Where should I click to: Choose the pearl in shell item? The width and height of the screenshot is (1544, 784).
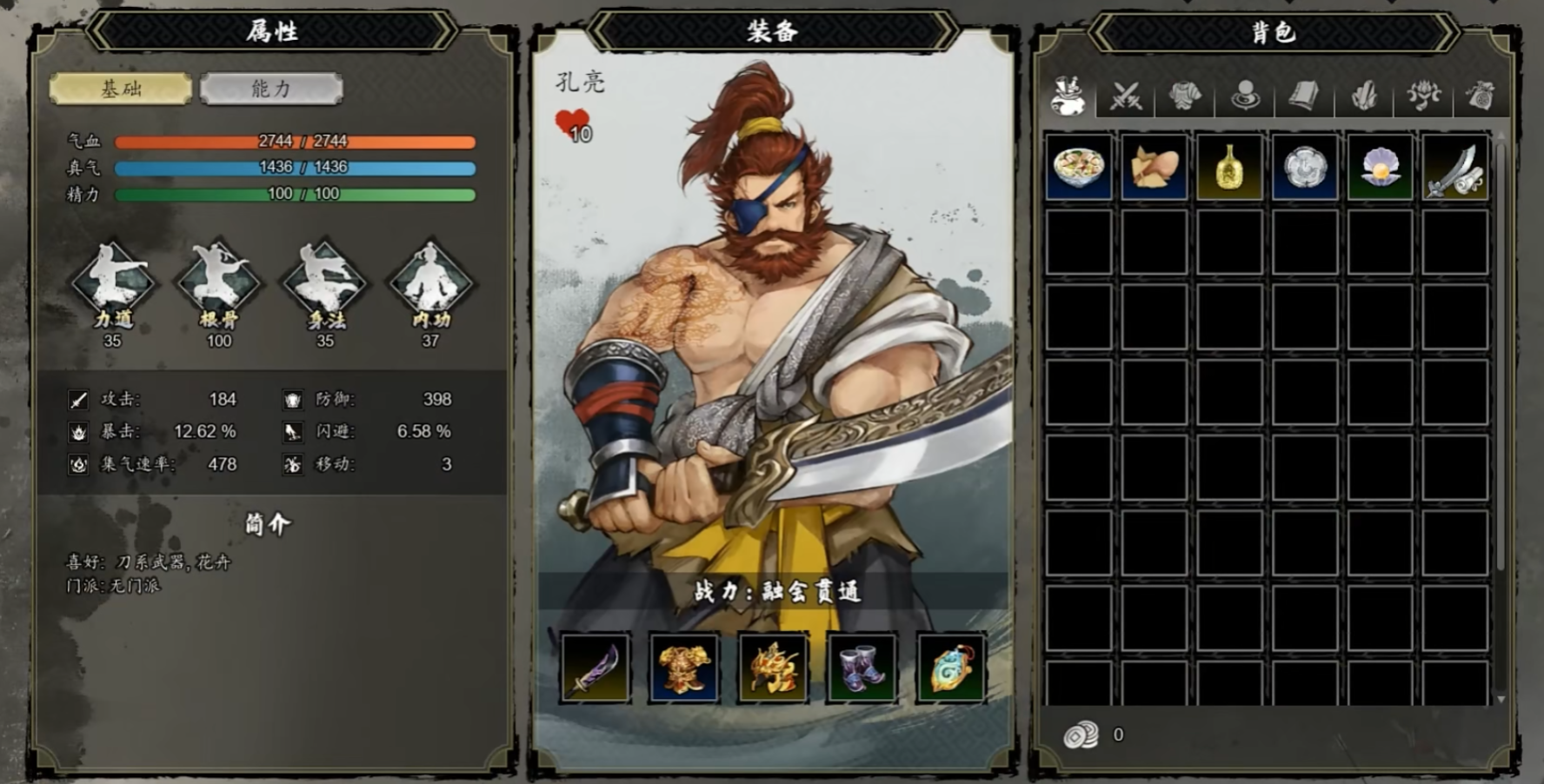click(x=1380, y=167)
